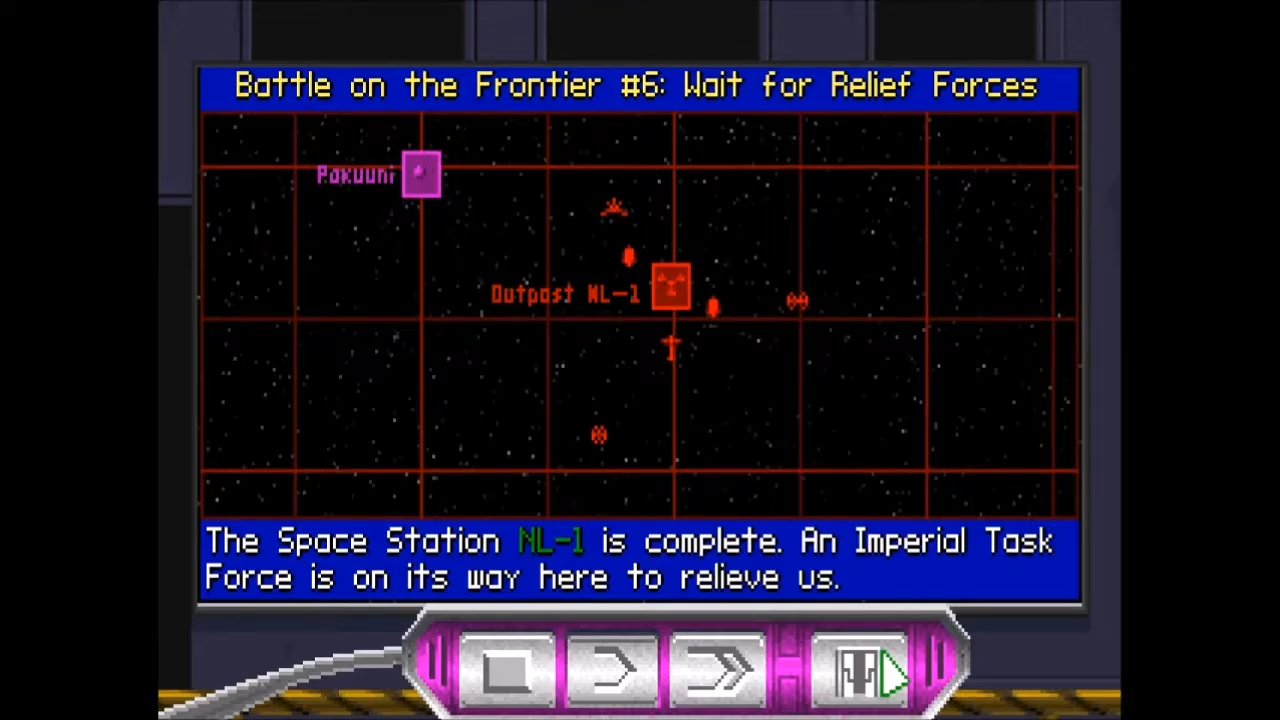
Task: Click the freighter icon in lower map area
Action: point(598,435)
